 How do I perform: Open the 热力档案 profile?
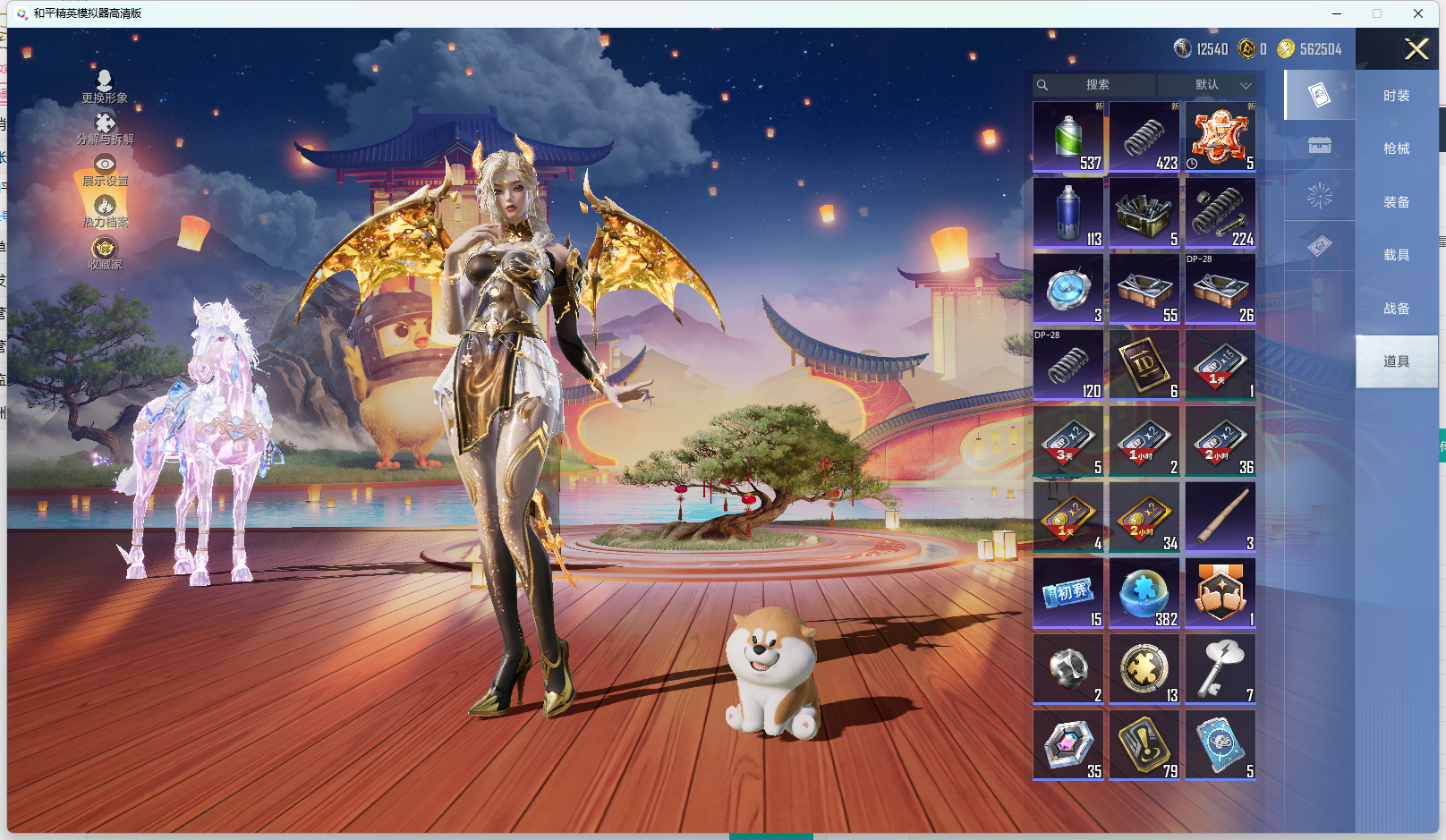[x=105, y=211]
